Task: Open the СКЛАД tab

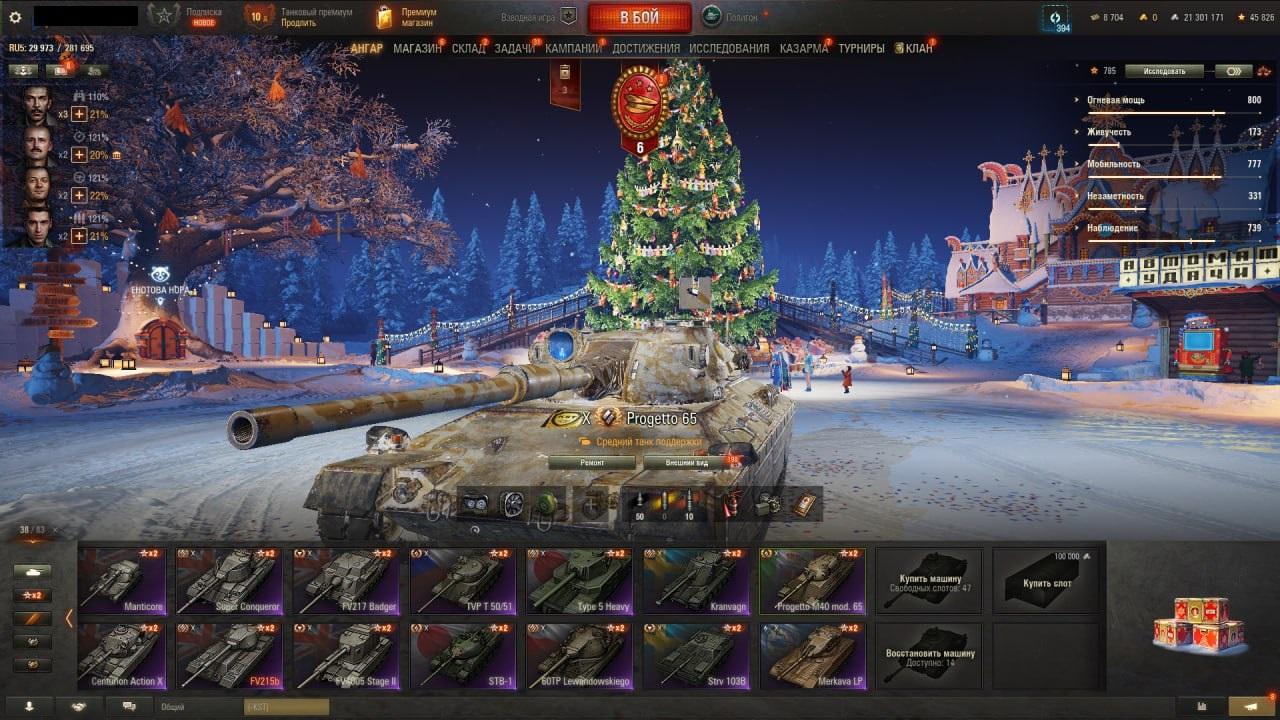Action: (x=468, y=48)
